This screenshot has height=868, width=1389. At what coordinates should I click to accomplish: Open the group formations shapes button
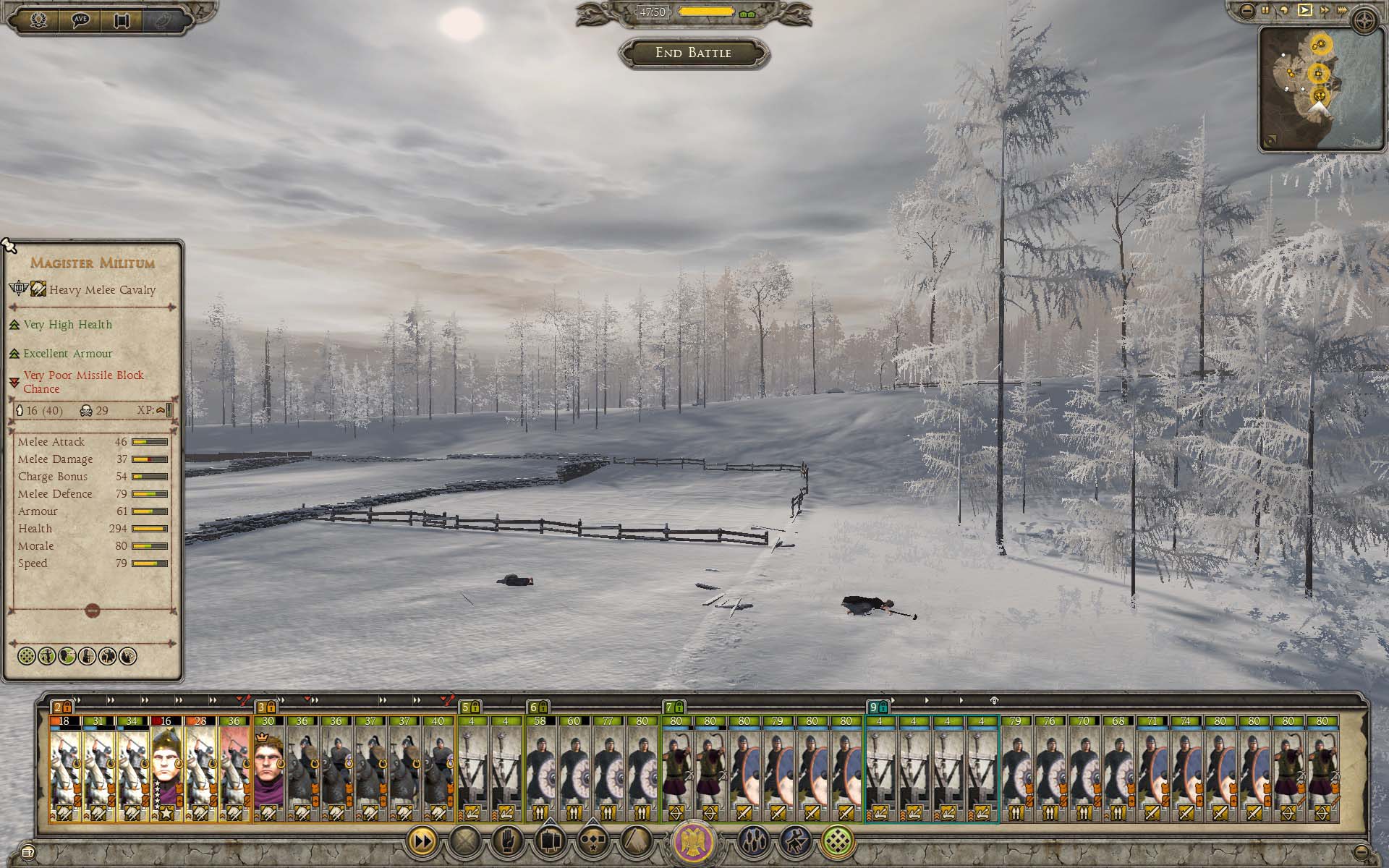coord(592,841)
